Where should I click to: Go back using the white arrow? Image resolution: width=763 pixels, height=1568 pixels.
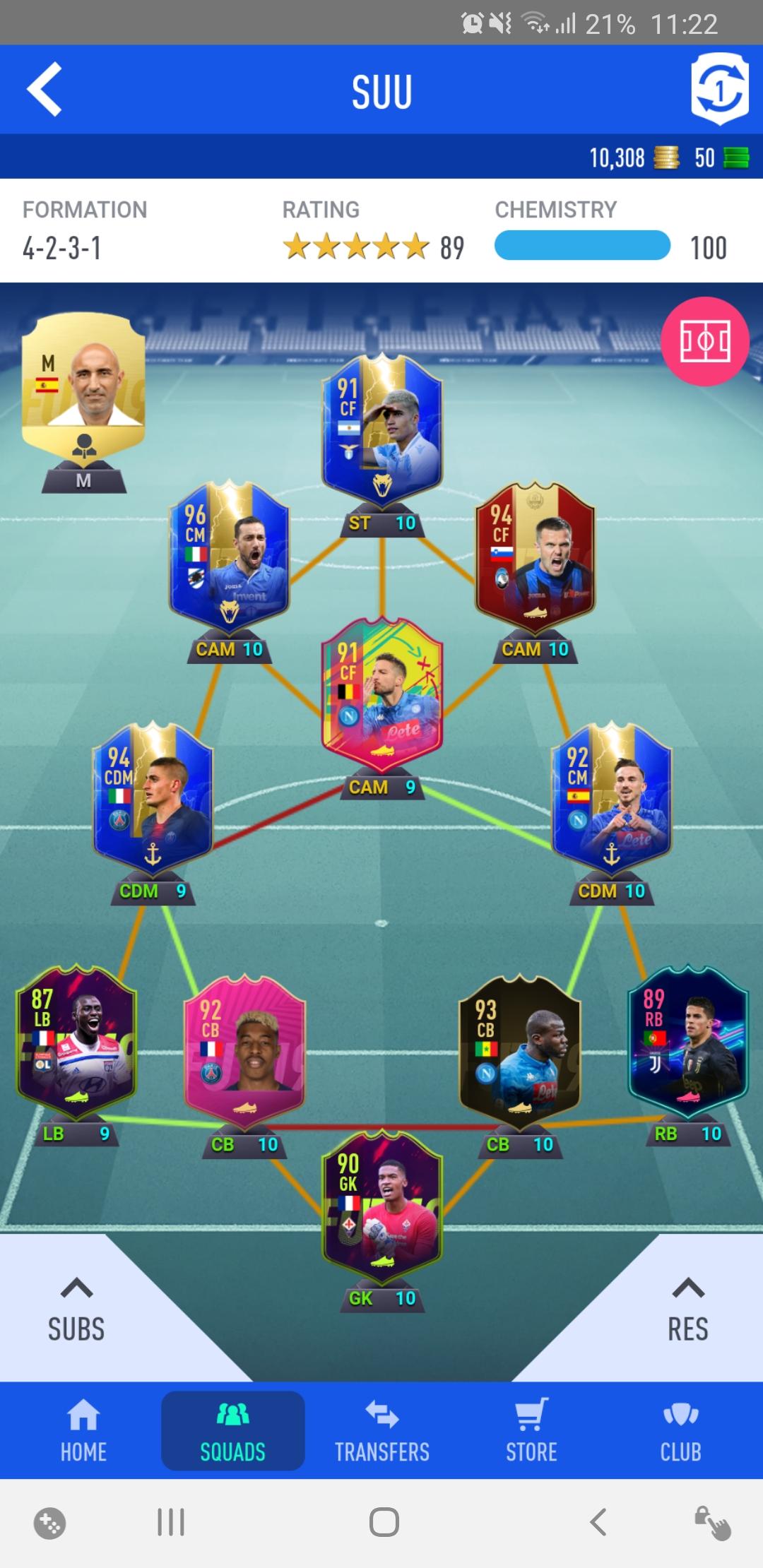click(x=45, y=90)
